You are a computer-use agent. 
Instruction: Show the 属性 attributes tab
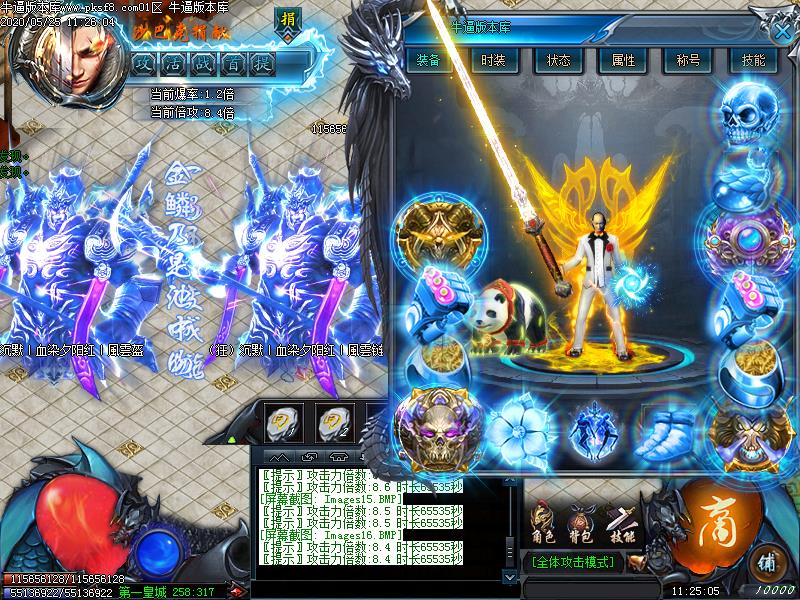[623, 60]
